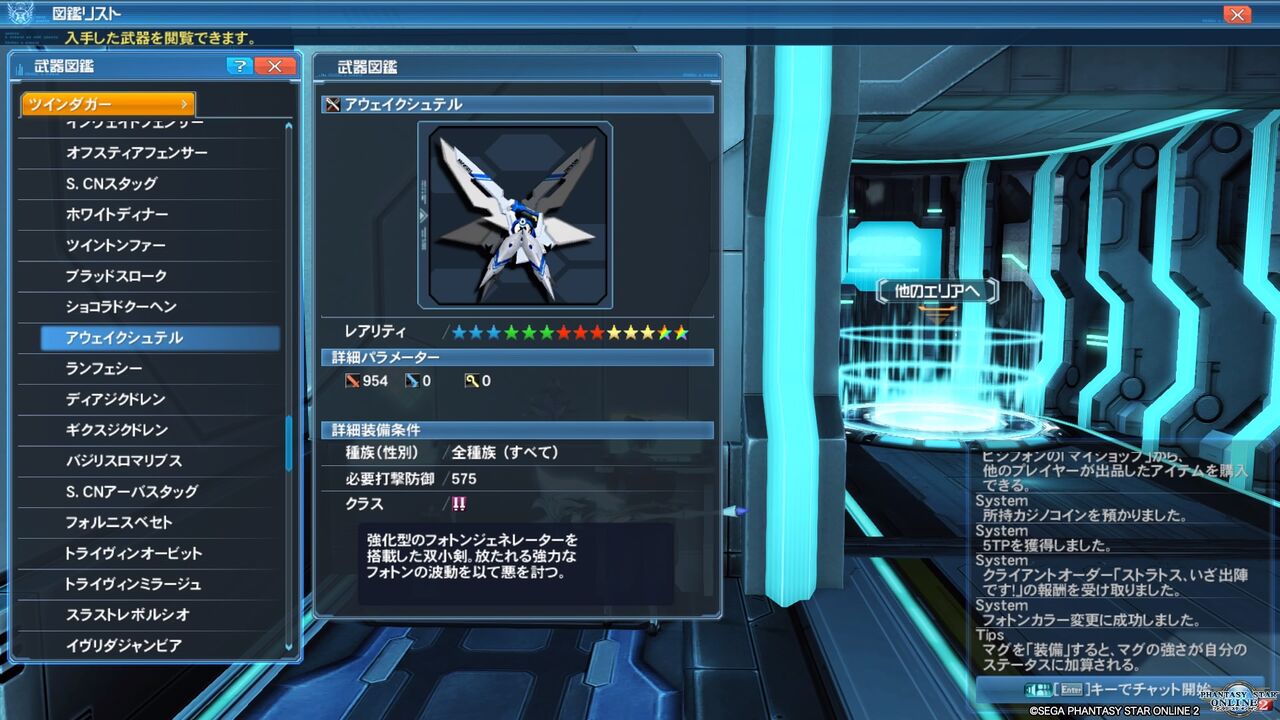
Task: Click the アウェイクシュテル weapon thumbnail image
Action: tap(517, 213)
